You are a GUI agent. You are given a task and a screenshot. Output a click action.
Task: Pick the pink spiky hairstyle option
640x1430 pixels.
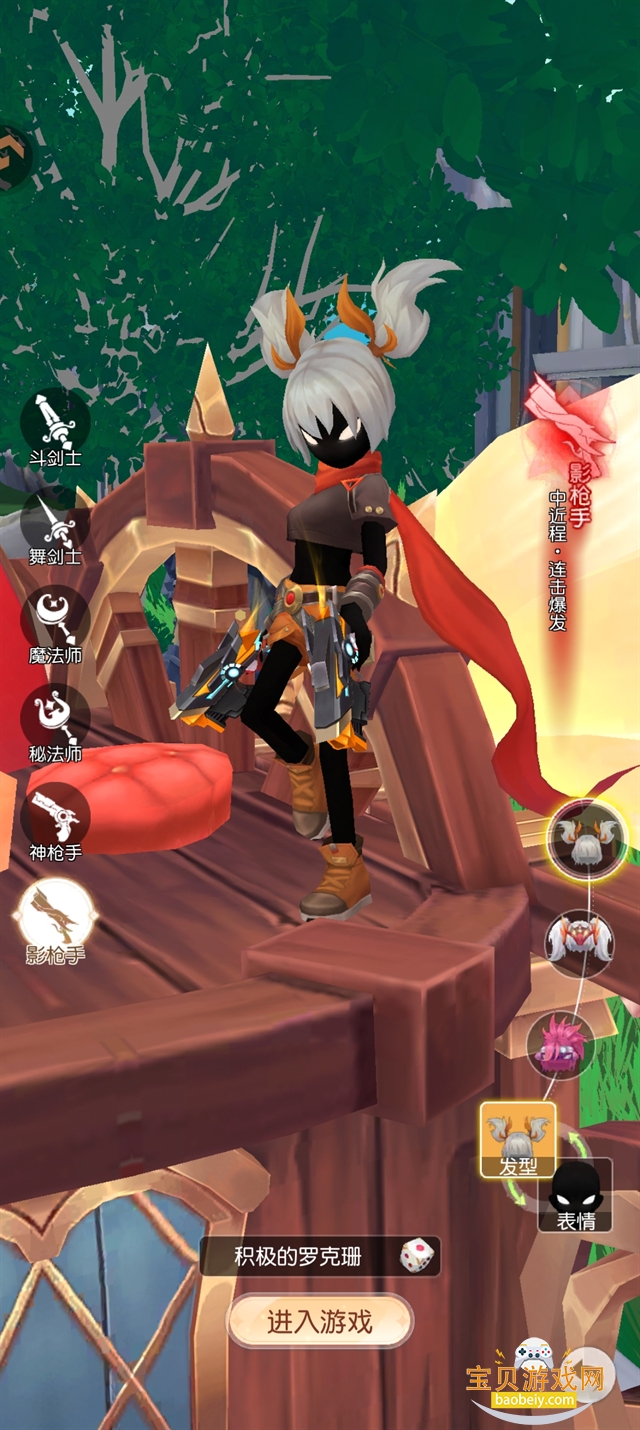click(560, 1045)
